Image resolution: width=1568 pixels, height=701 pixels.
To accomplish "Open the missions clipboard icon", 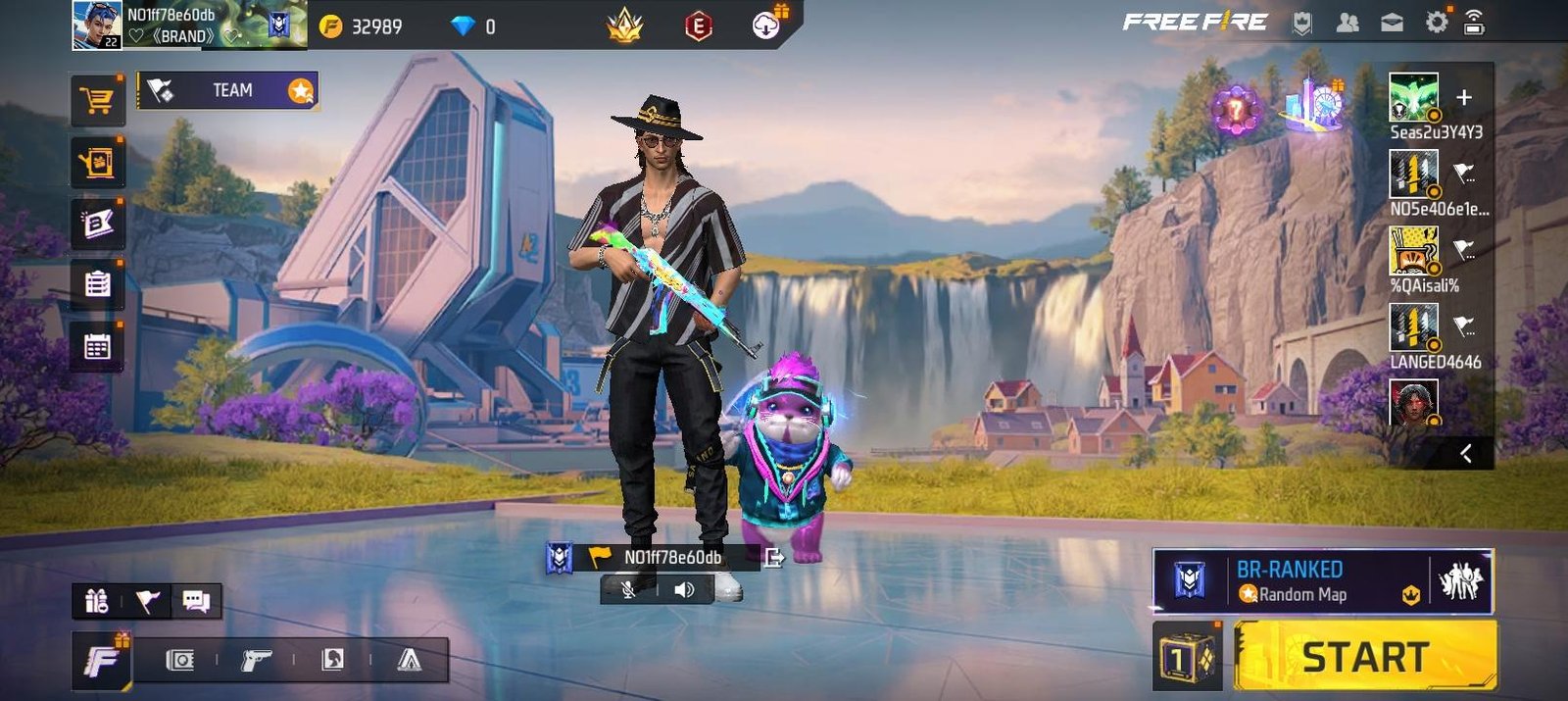I will click(x=97, y=284).
